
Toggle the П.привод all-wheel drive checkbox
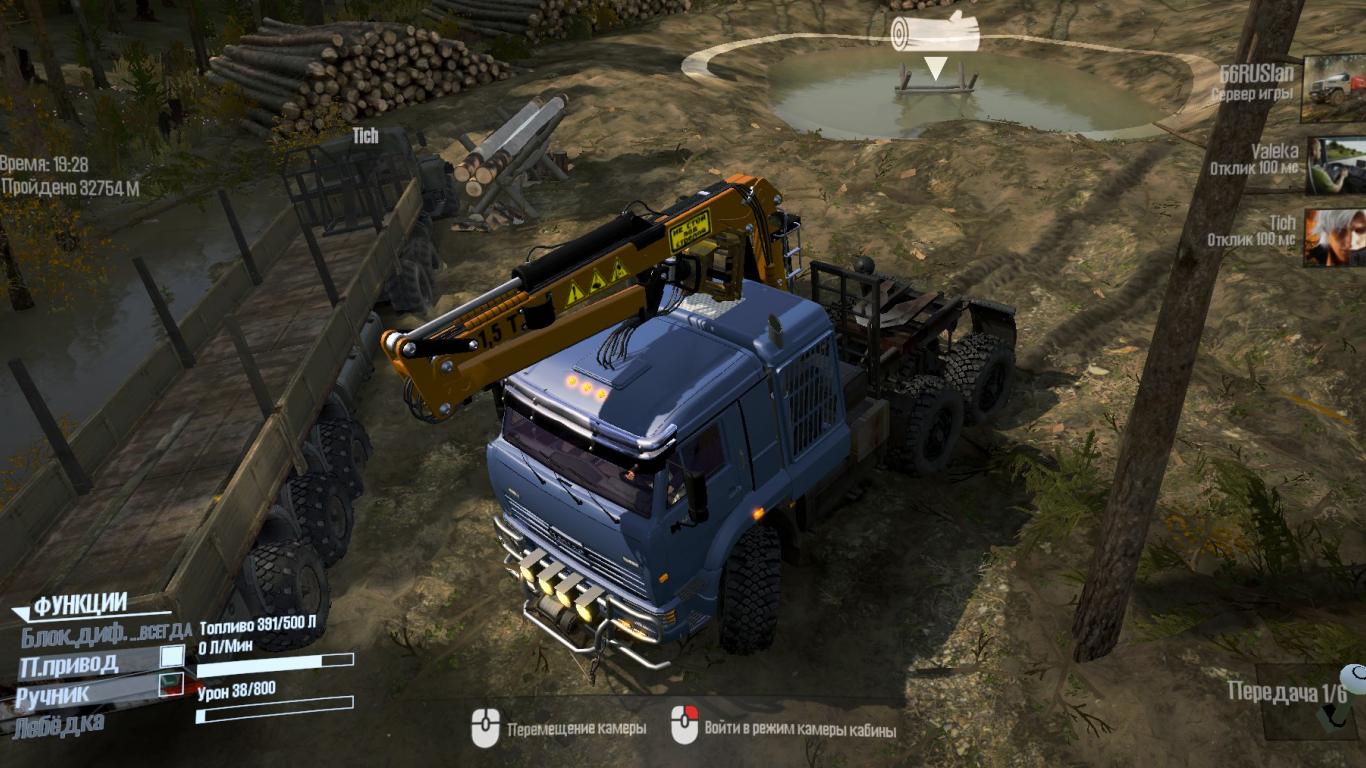click(x=172, y=656)
